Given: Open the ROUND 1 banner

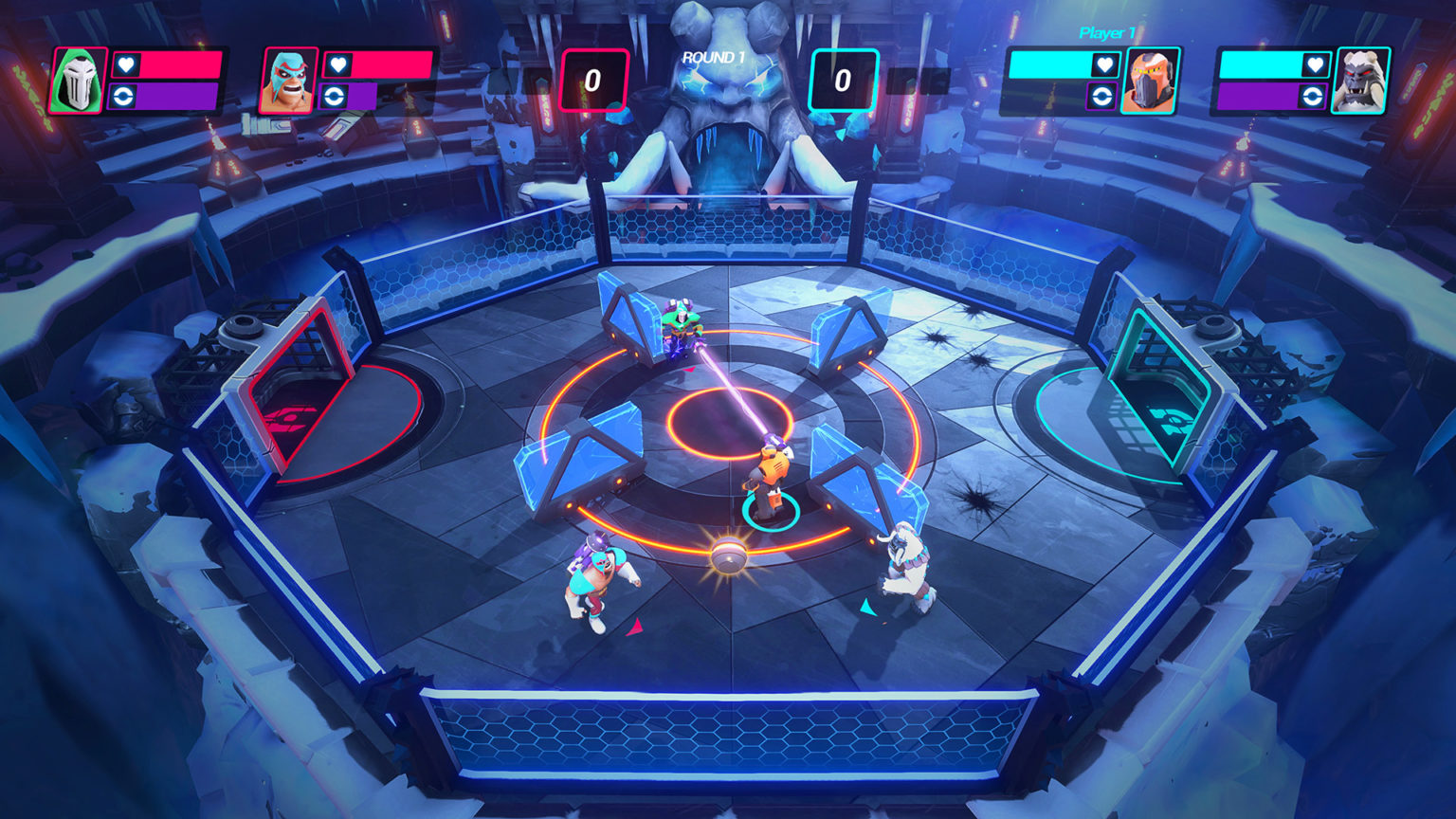Looking at the screenshot, I should 711,57.
